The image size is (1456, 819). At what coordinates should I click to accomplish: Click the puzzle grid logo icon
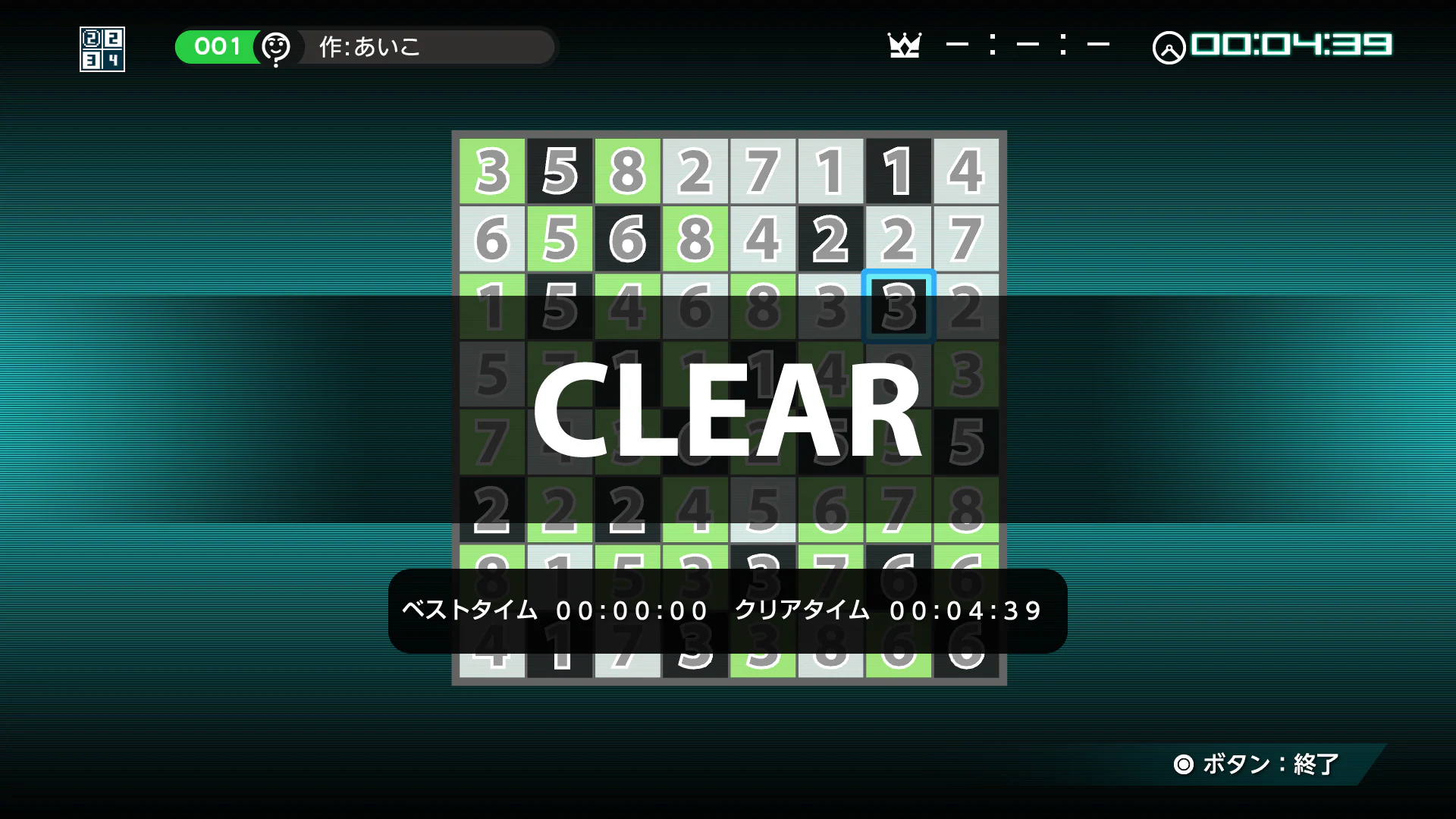point(101,48)
